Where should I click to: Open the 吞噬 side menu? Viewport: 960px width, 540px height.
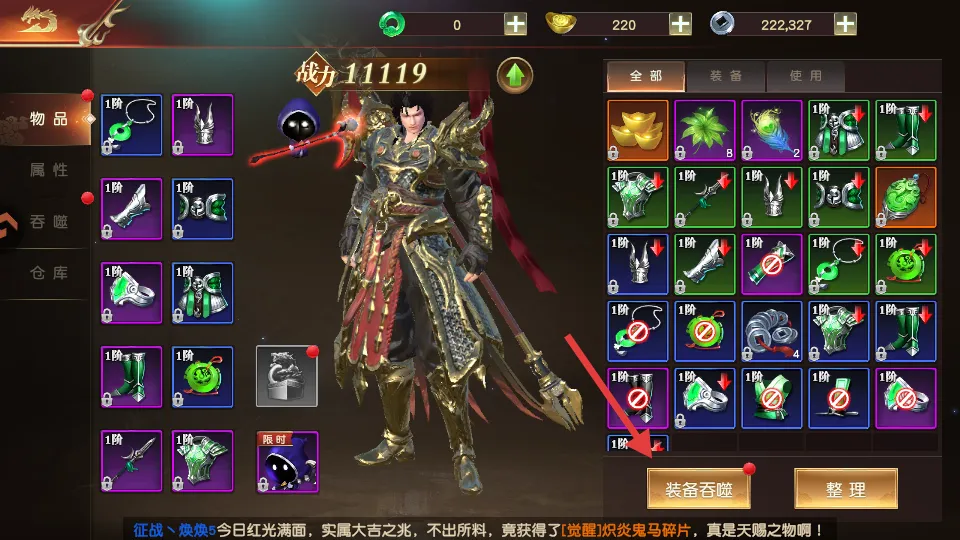tap(48, 221)
